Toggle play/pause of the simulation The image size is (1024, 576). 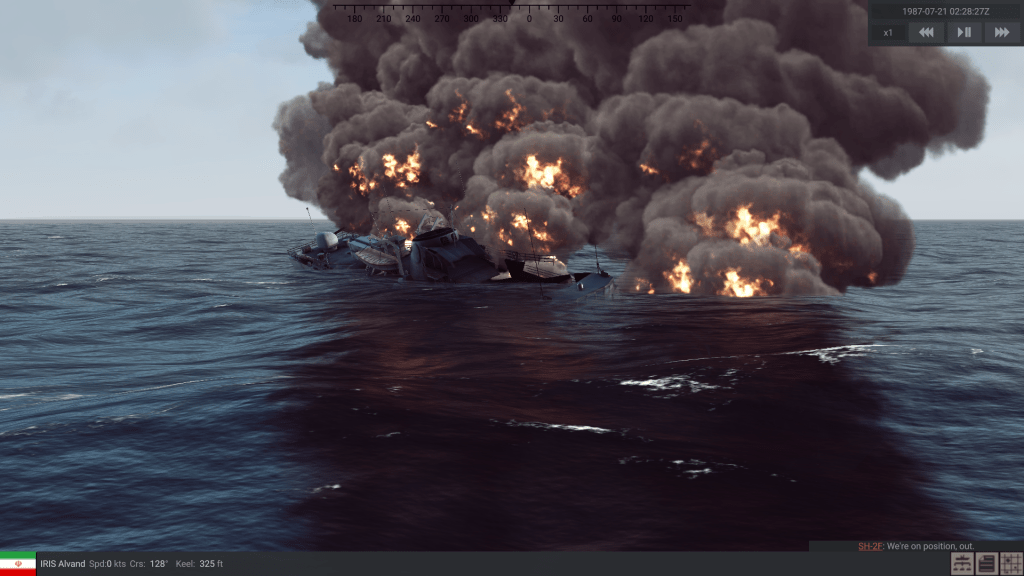click(964, 32)
